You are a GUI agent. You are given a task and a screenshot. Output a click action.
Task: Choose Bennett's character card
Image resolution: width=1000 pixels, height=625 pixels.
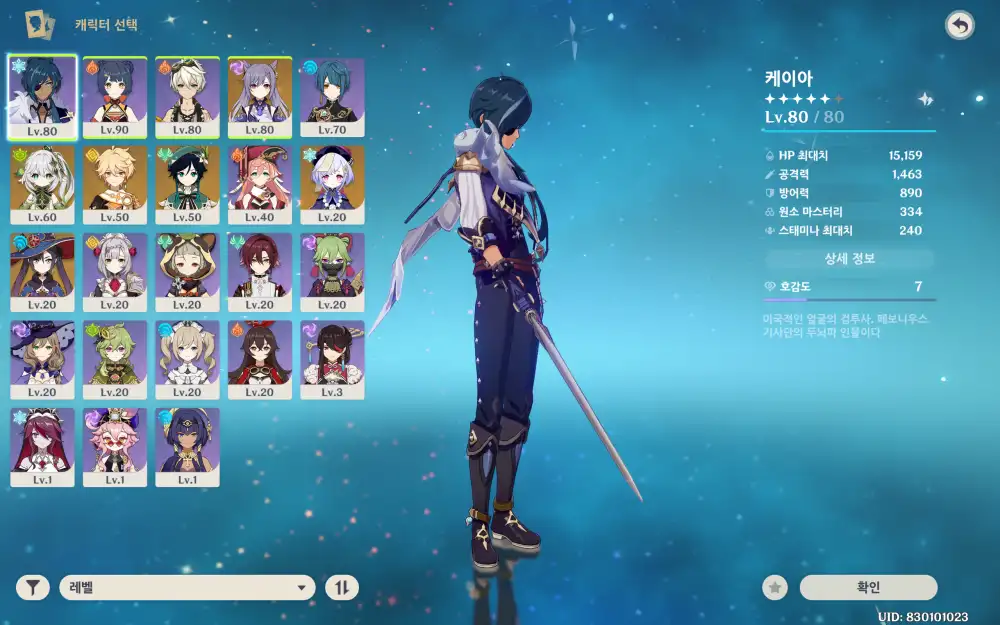tap(187, 96)
